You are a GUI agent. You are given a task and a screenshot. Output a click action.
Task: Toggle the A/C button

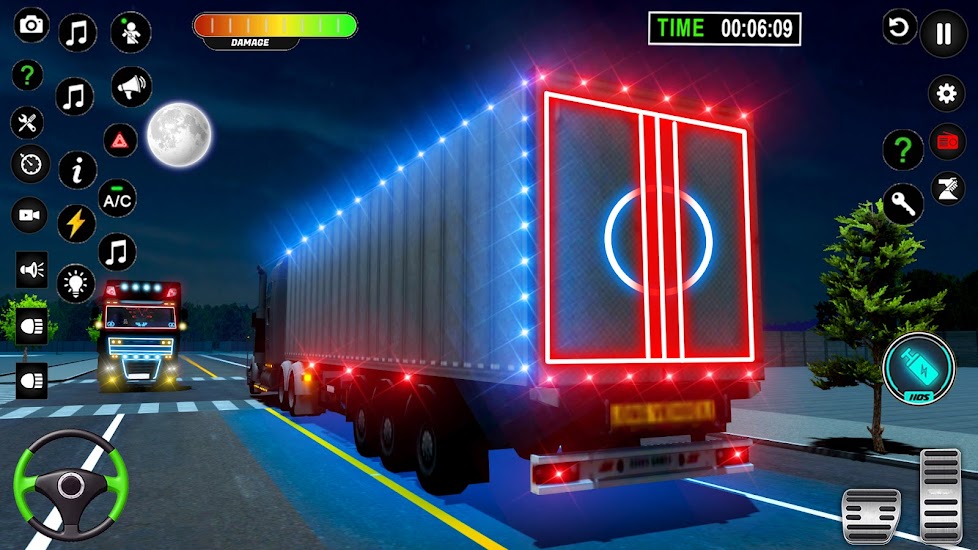[118, 198]
